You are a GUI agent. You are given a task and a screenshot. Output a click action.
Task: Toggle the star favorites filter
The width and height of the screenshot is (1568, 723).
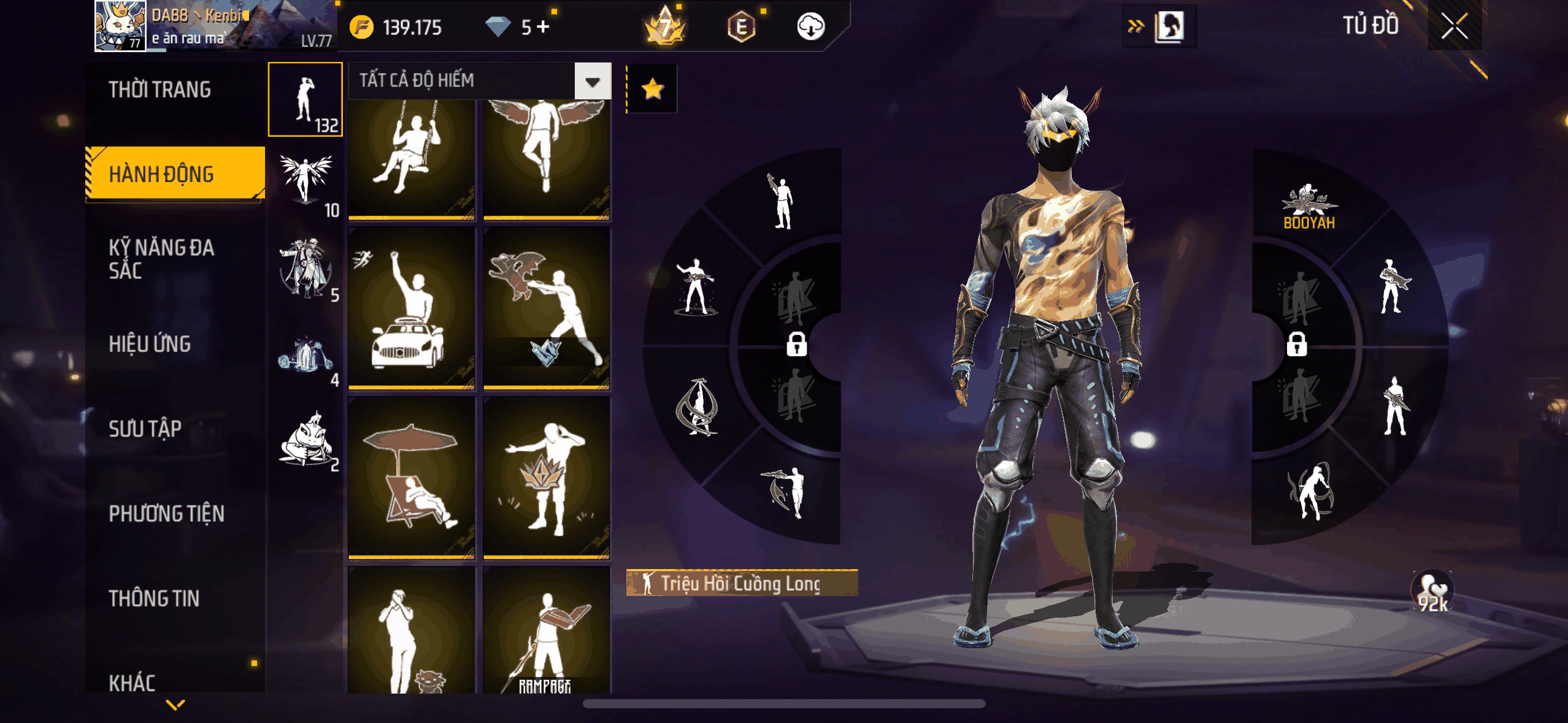pyautogui.click(x=652, y=89)
